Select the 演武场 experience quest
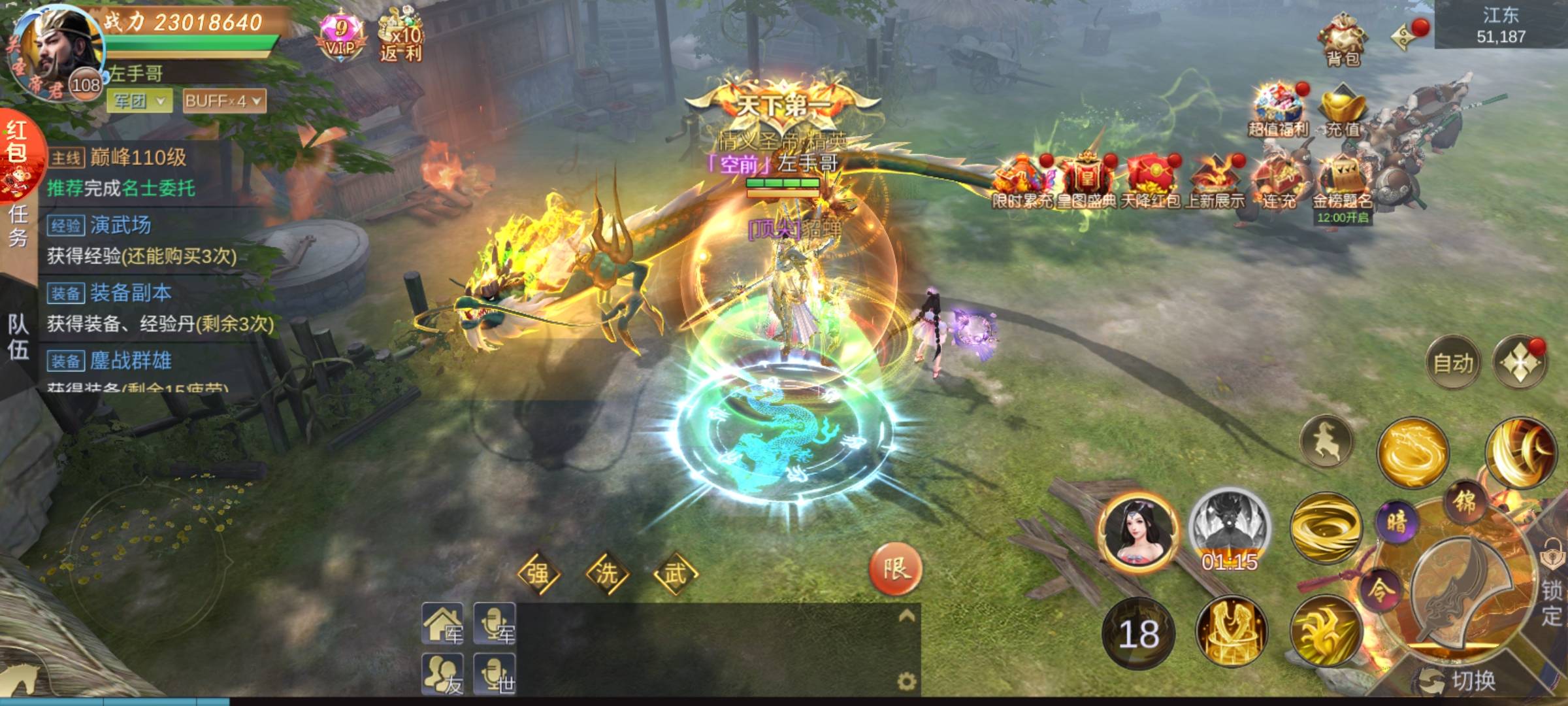This screenshot has height=706, width=1568. [121, 226]
